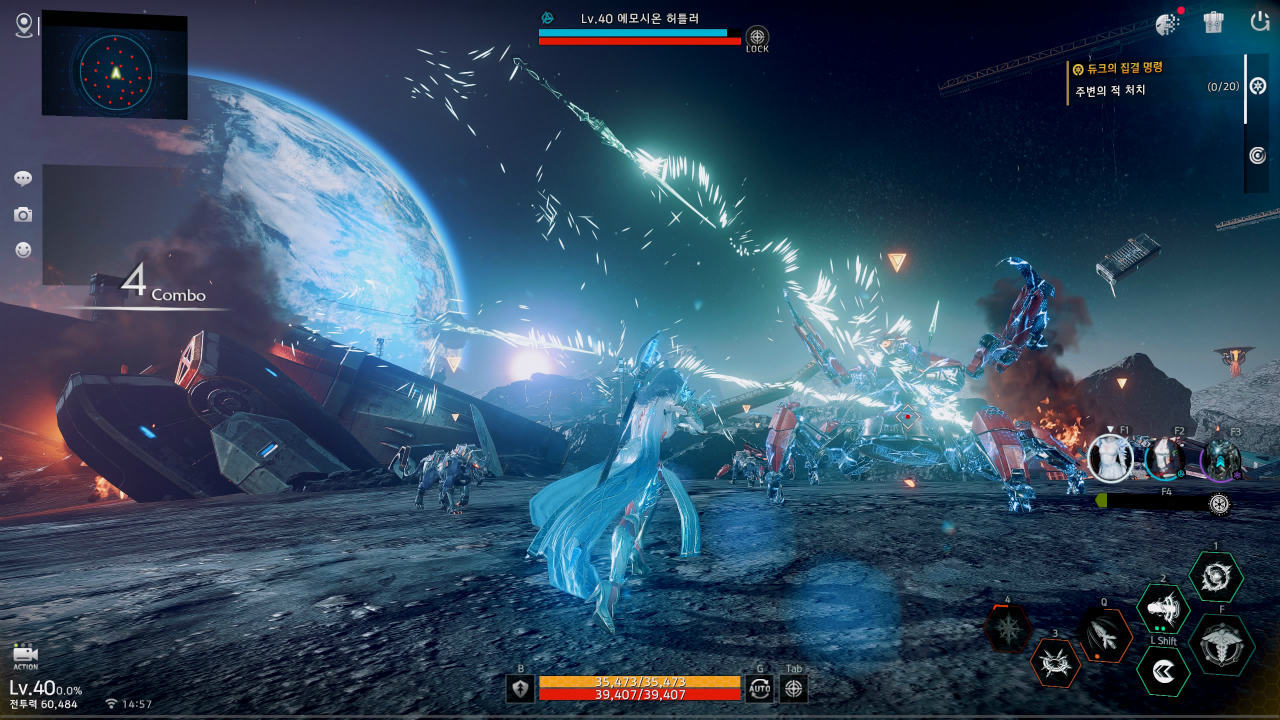This screenshot has height=720, width=1280.
Task: Toggle the AUTO combat button
Action: (759, 688)
